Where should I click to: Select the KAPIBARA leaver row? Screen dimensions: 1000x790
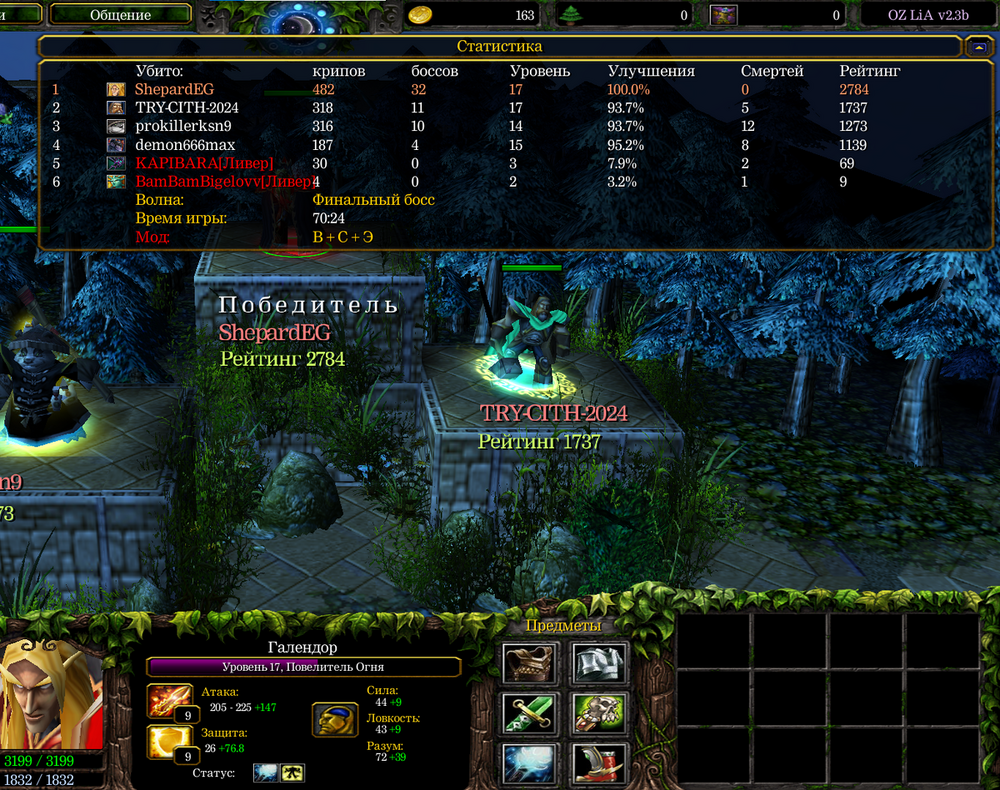tap(204, 163)
